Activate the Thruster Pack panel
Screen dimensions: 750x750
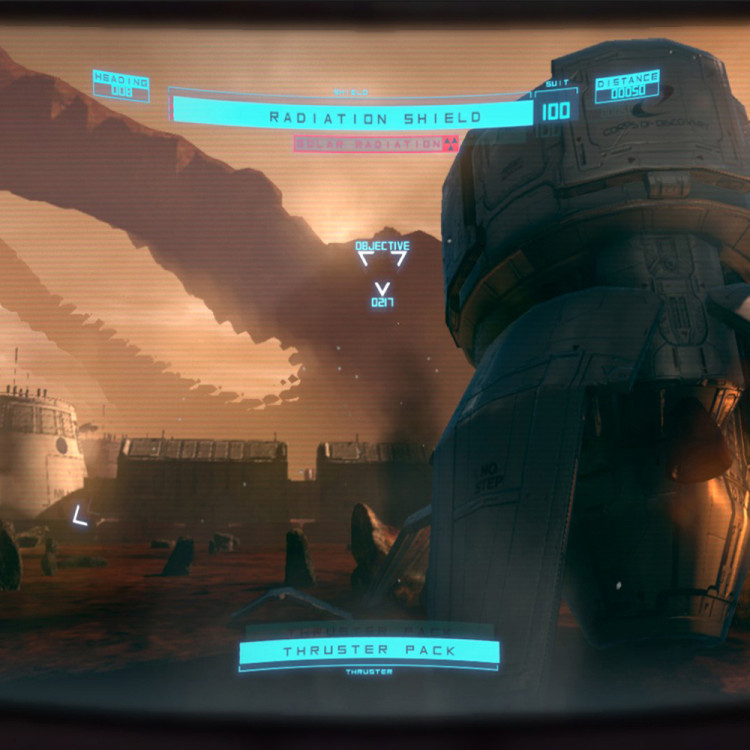pos(369,651)
